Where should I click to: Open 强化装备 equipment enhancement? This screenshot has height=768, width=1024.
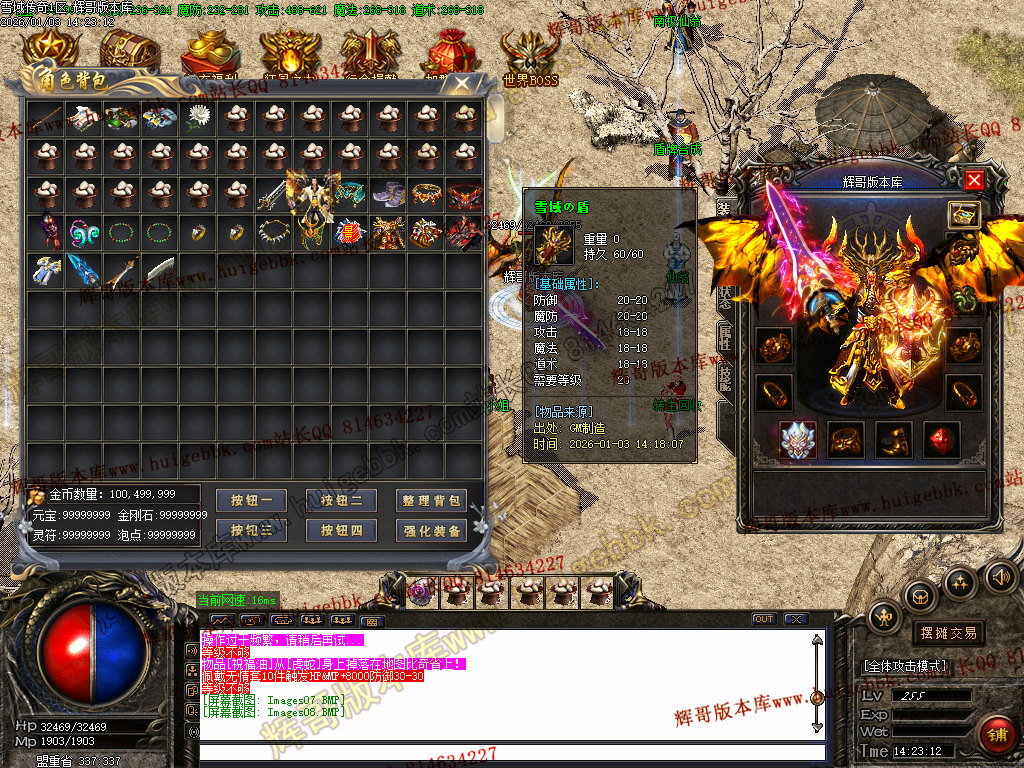coord(432,531)
